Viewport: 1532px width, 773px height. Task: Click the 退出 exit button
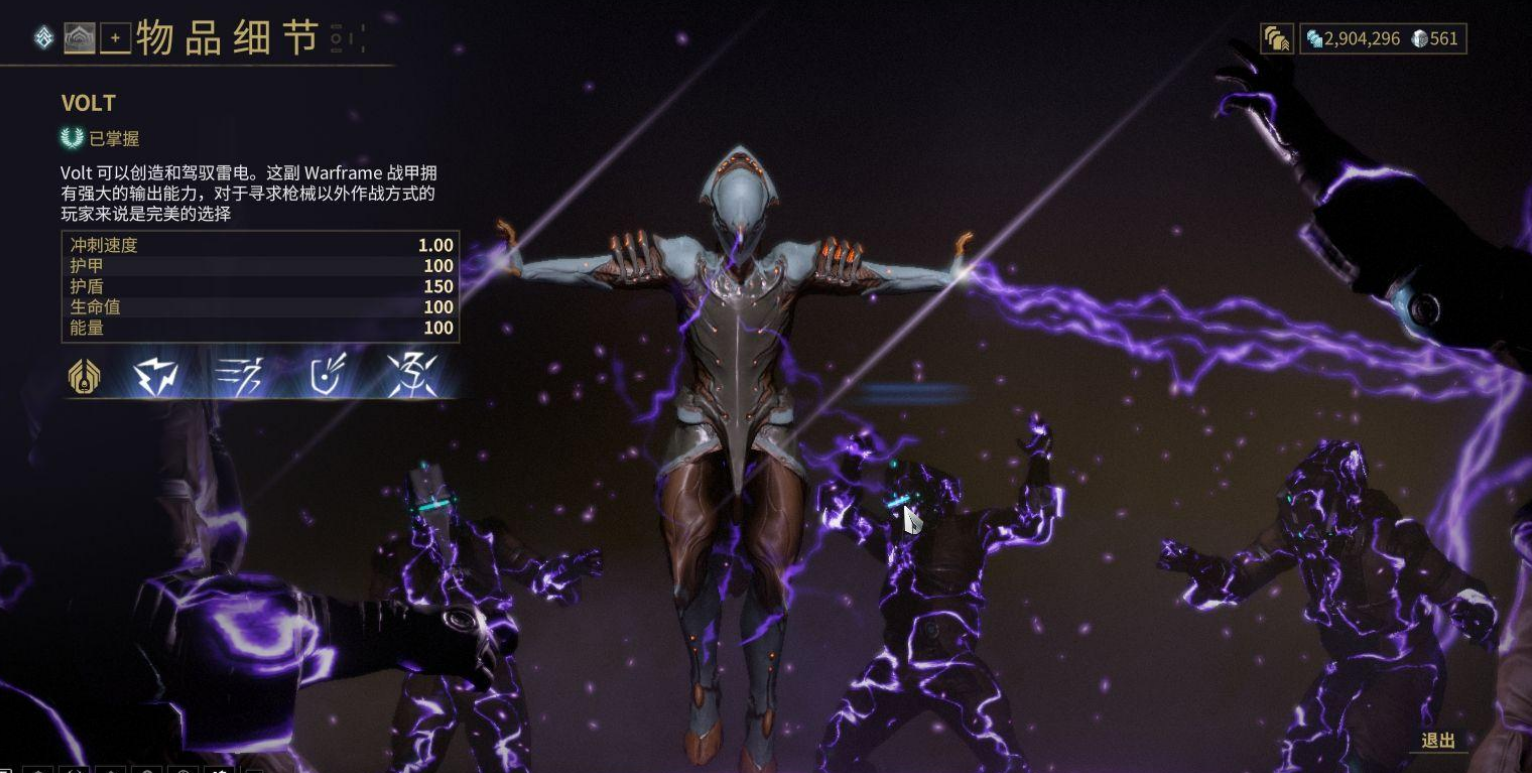click(1438, 741)
